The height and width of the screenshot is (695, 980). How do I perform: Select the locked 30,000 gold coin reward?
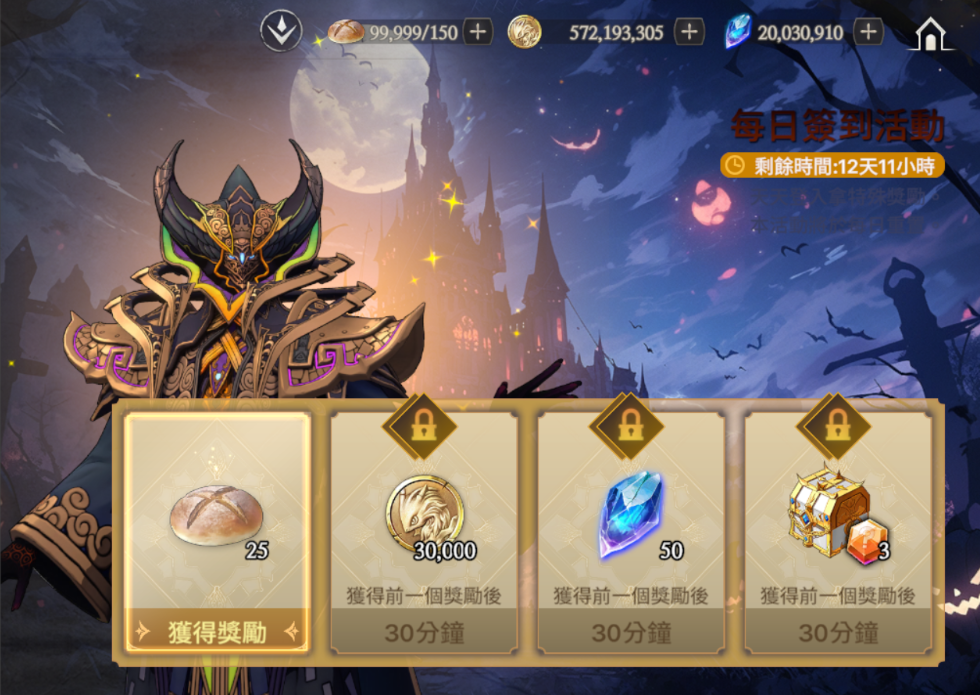click(x=424, y=532)
